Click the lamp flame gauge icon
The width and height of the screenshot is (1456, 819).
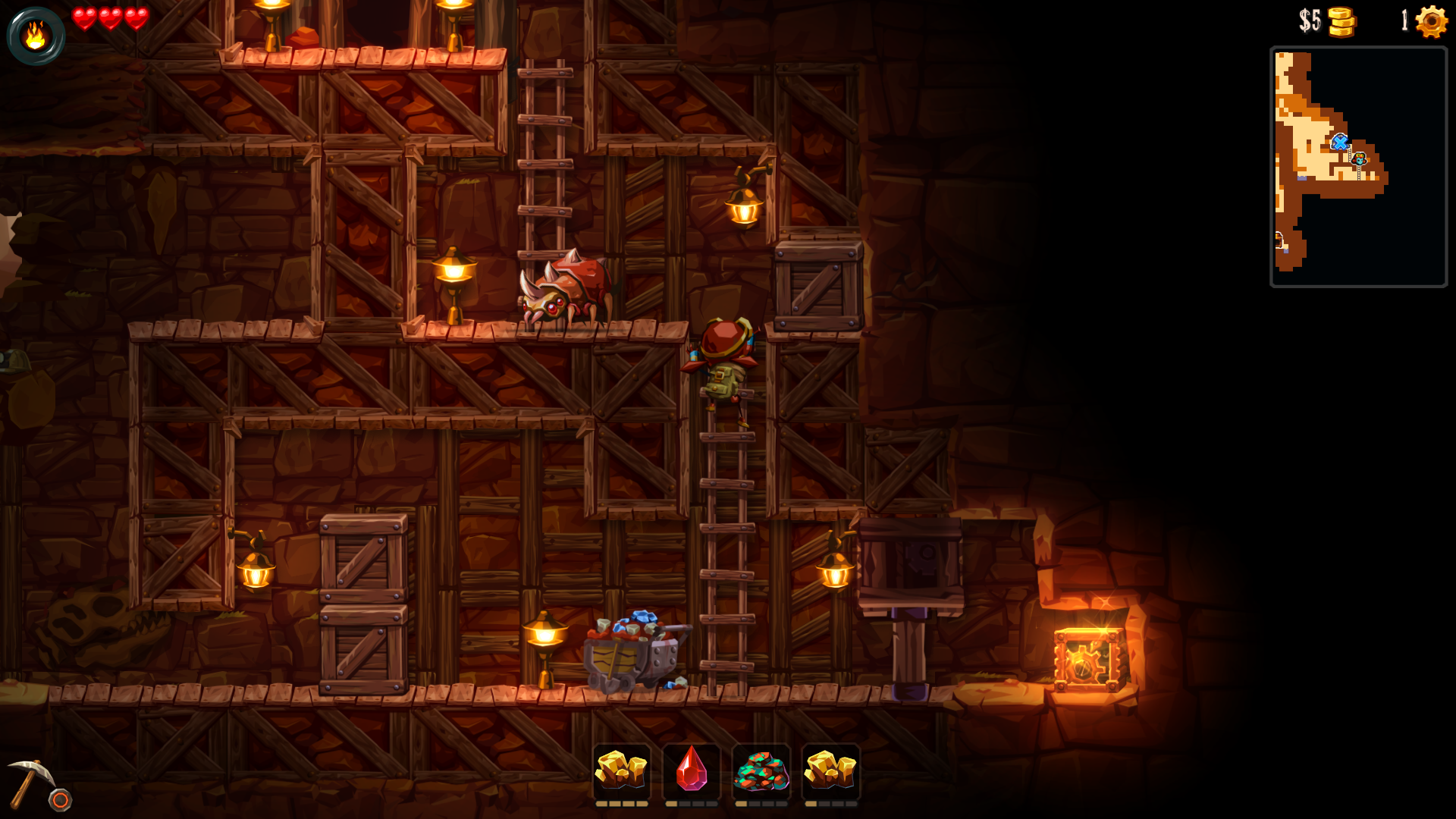(36, 35)
